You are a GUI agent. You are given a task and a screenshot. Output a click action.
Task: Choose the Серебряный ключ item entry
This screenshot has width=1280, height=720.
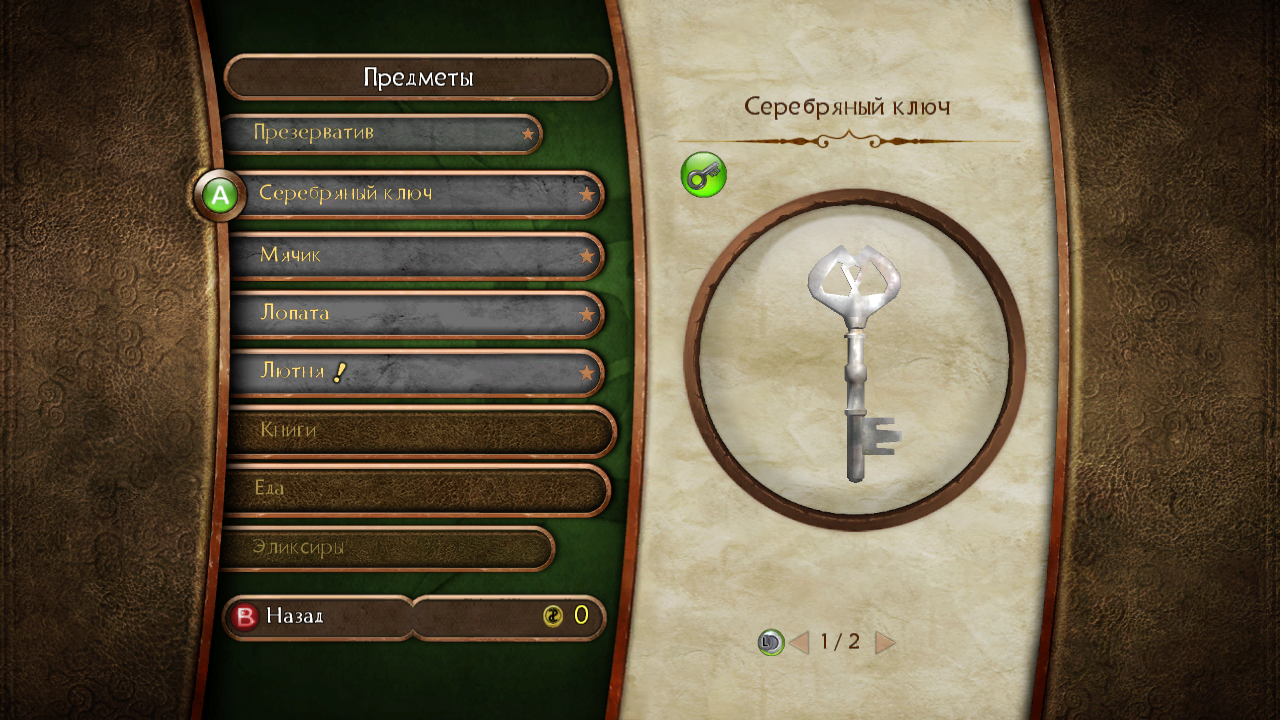click(x=415, y=194)
